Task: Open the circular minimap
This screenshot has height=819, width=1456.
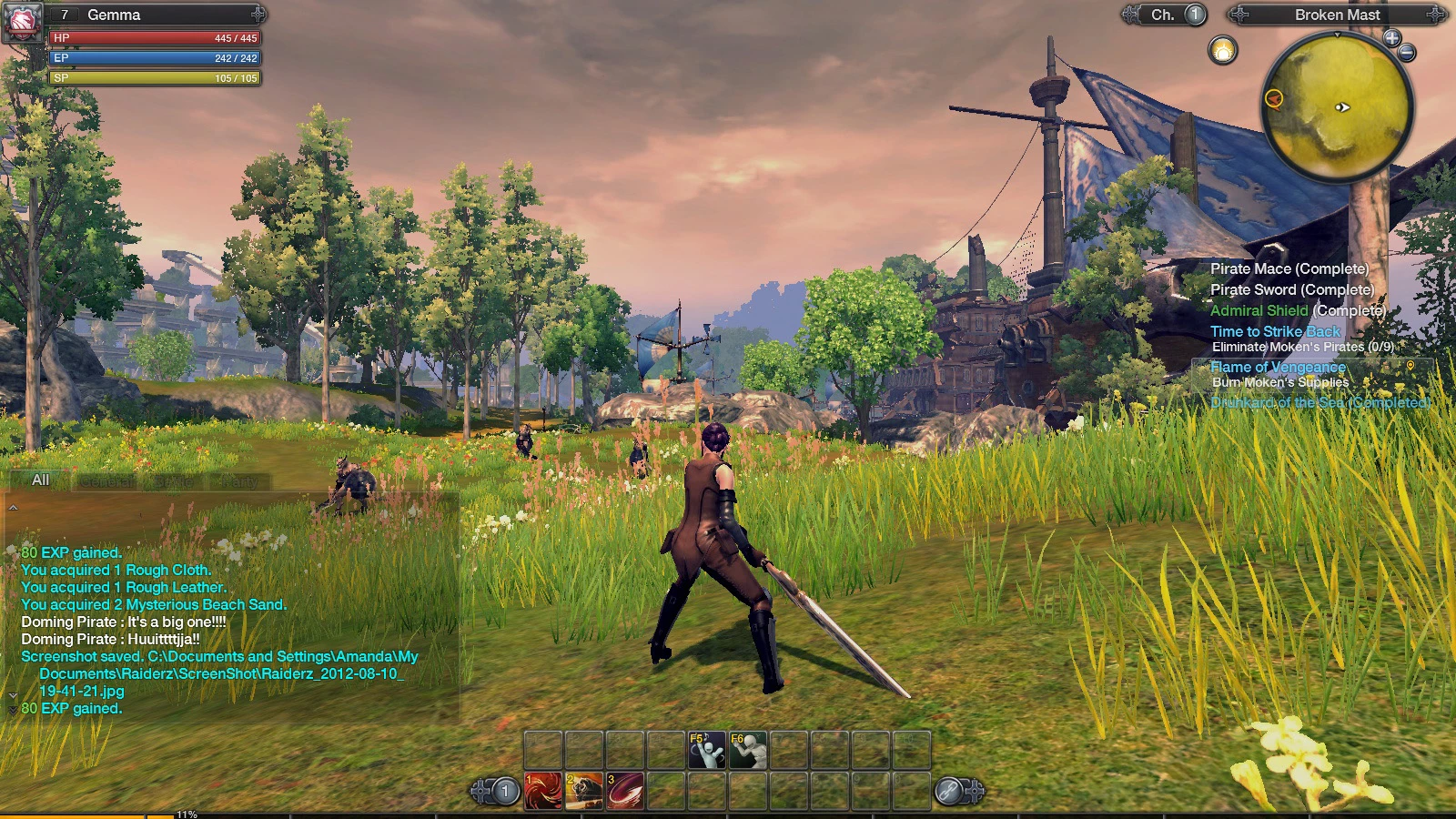Action: 1338,105
